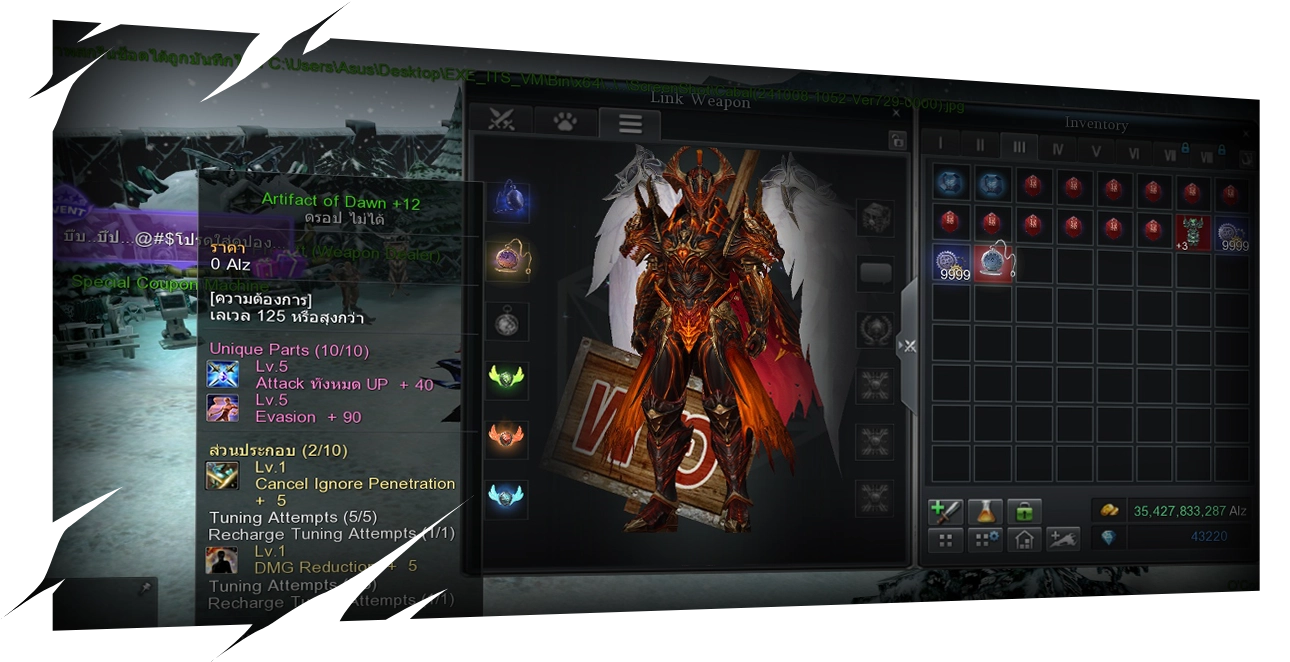Select the green winged emblem slot
Screen dimensions: 1290x662
coord(507,379)
